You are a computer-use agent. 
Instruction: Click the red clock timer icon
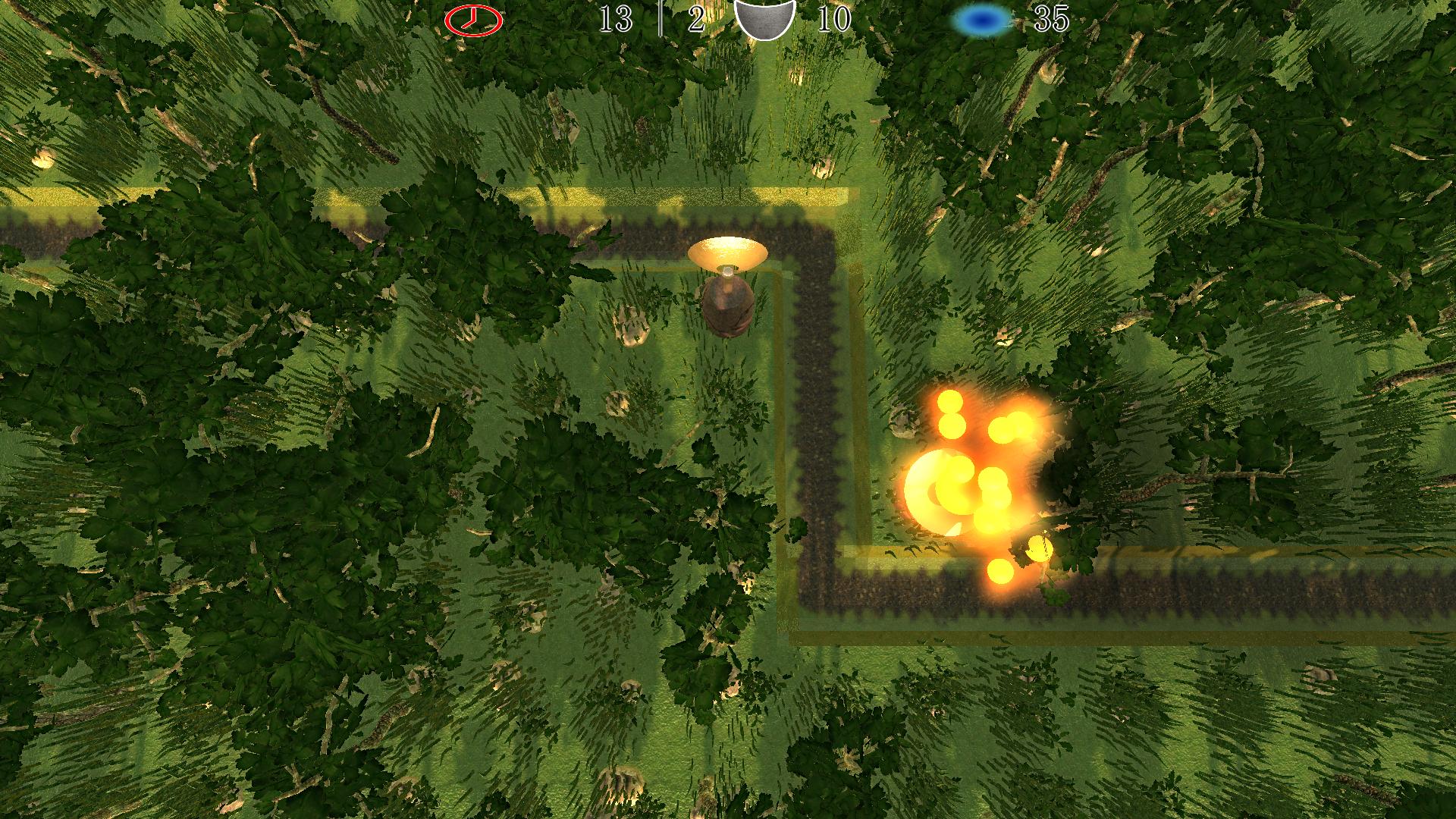coord(472,18)
